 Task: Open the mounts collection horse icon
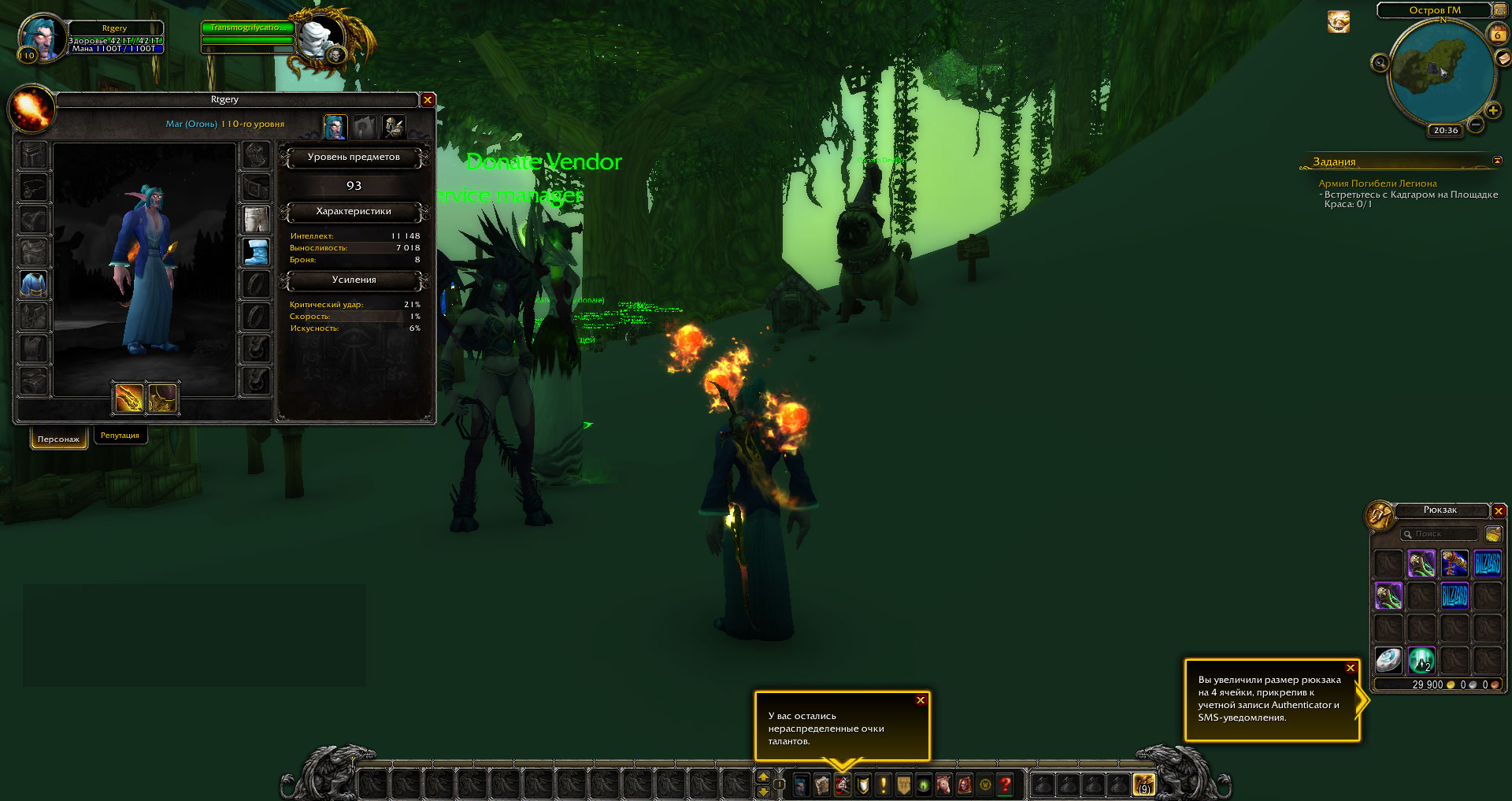click(943, 784)
